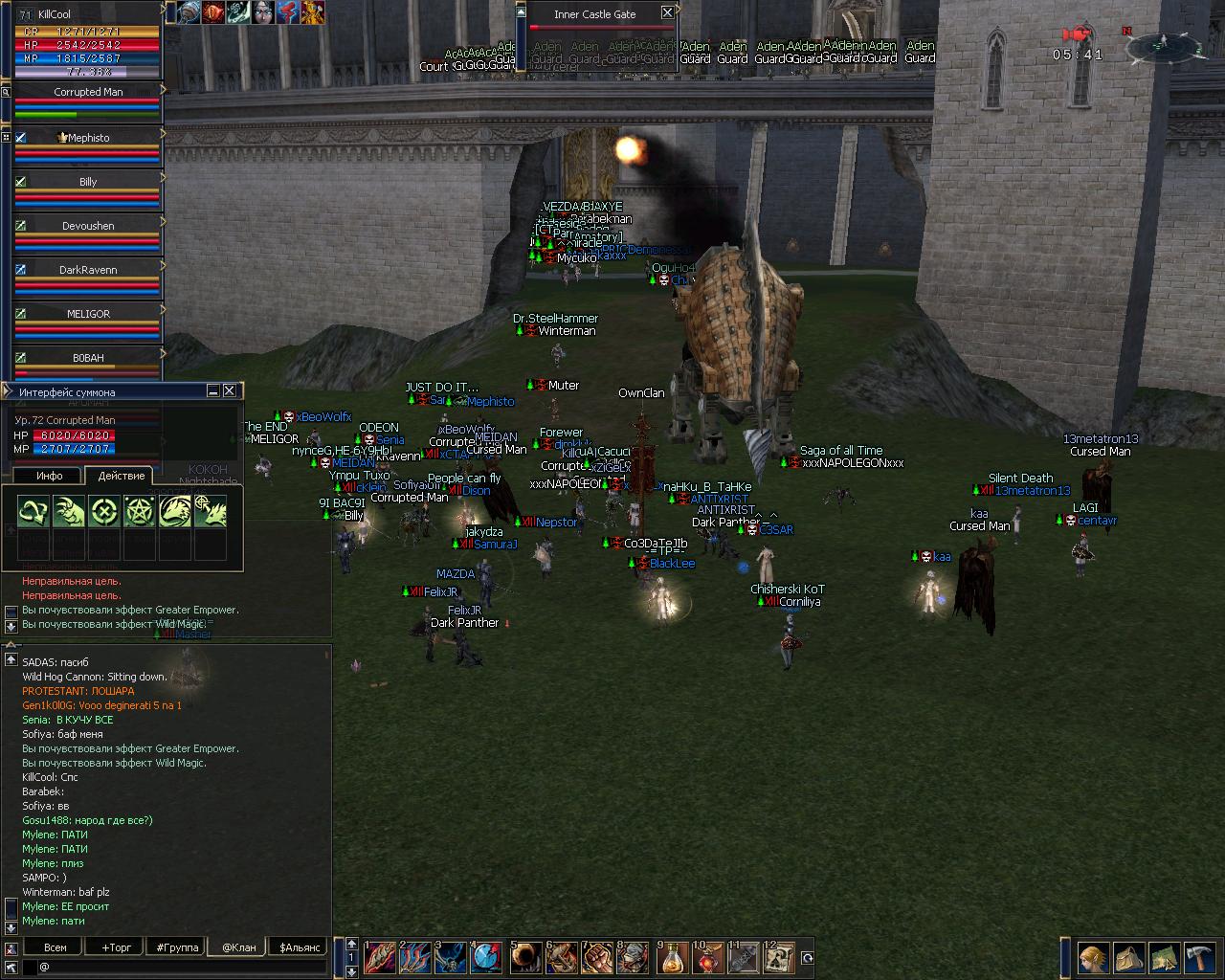Screen dimensions: 1225x980
Task: Open the inventory bag icon
Action: (1128, 957)
